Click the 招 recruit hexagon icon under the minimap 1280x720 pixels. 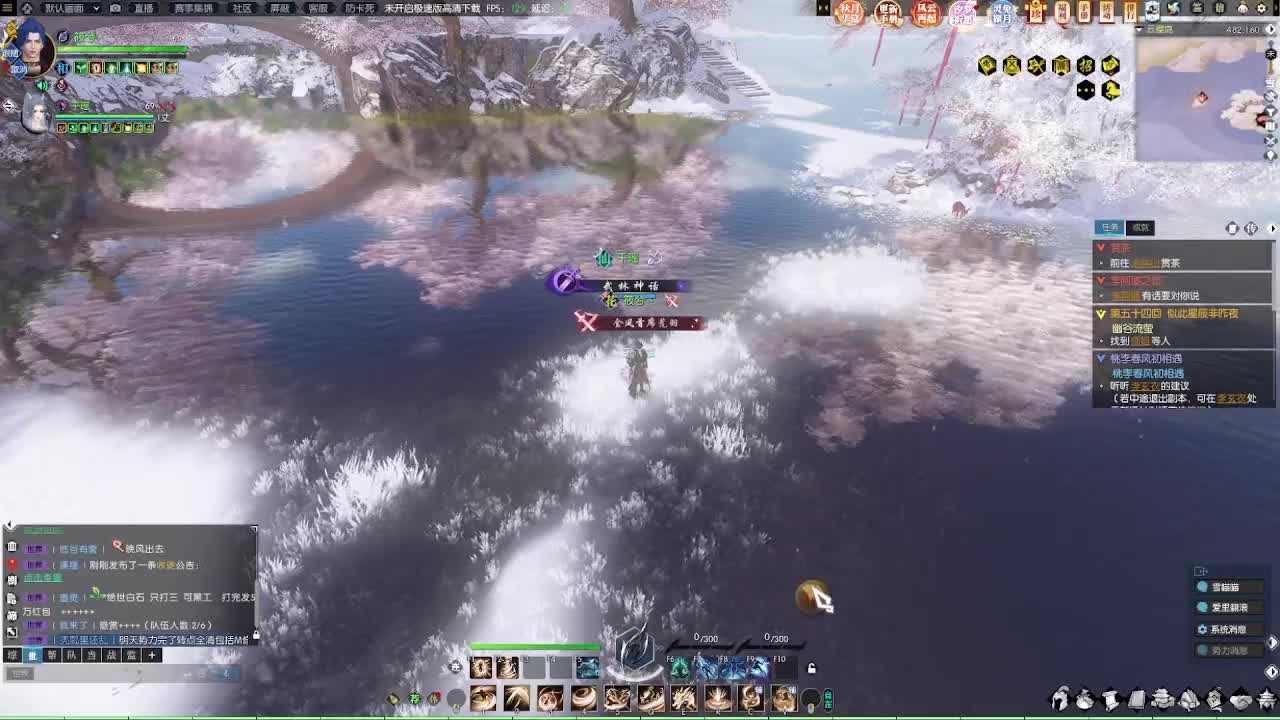click(1085, 66)
